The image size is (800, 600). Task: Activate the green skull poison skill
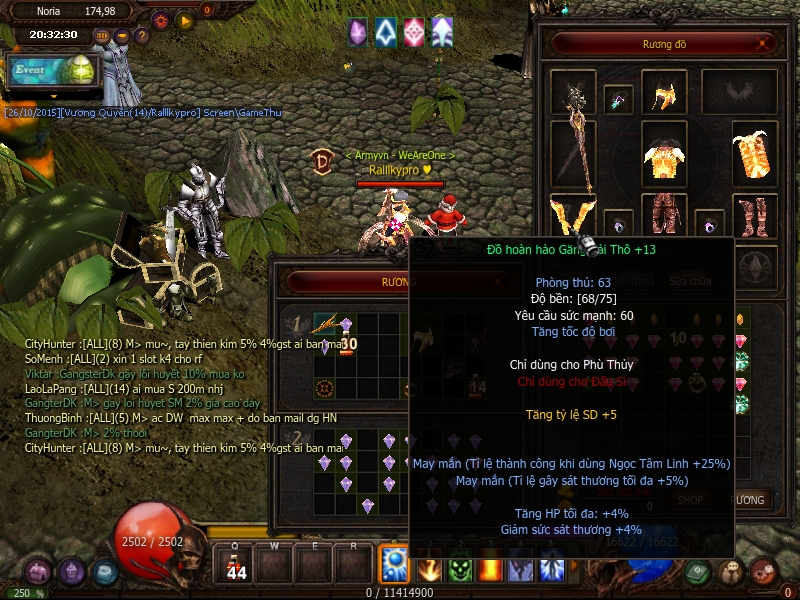[459, 570]
